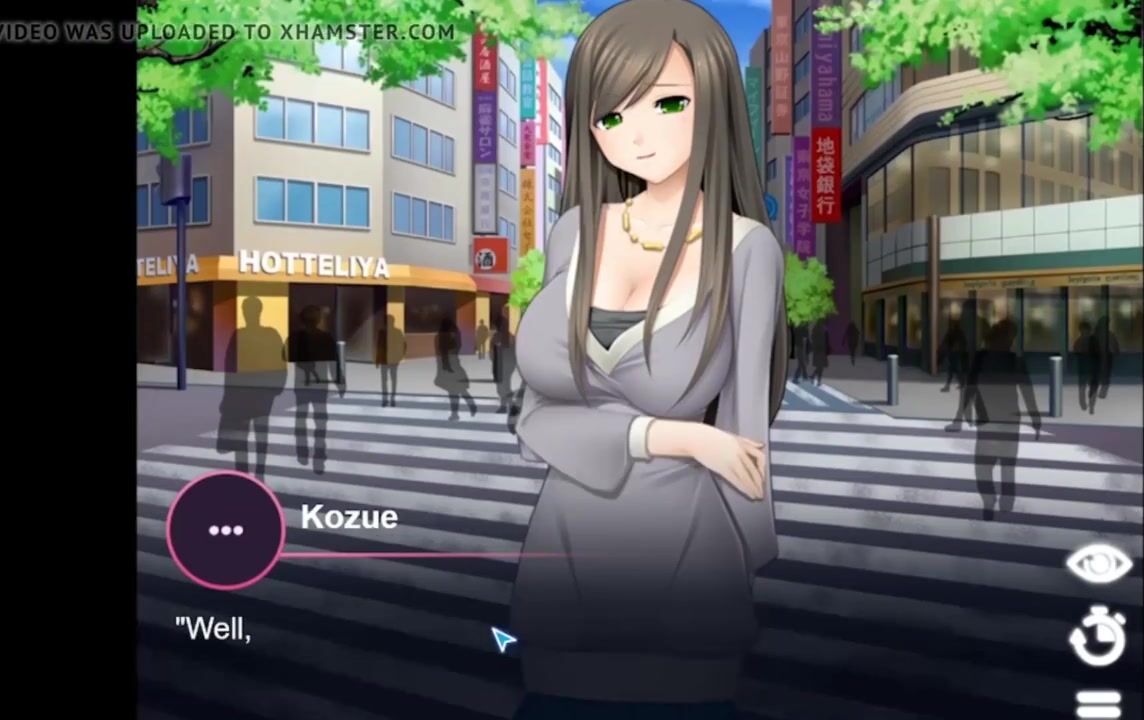Open the hamburger menu icon
The image size is (1144, 720).
(x=1098, y=704)
